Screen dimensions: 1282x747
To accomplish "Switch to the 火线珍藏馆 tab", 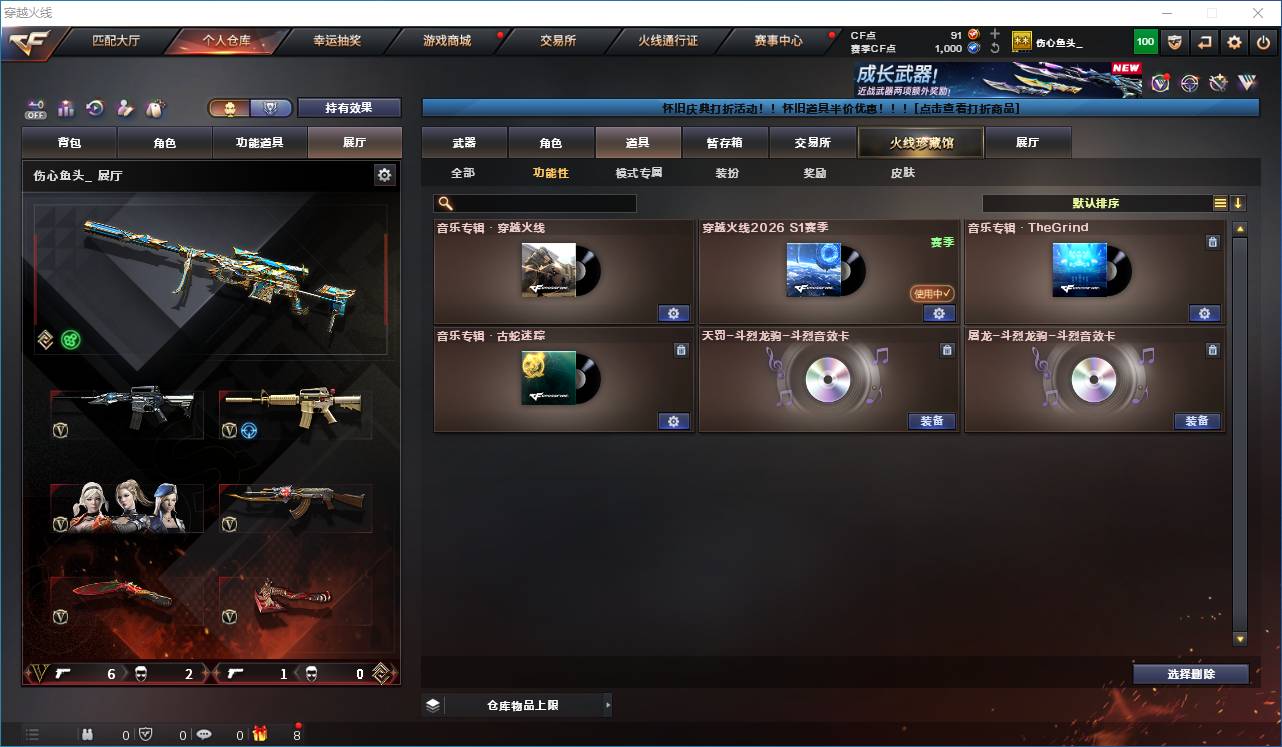I will pos(919,142).
